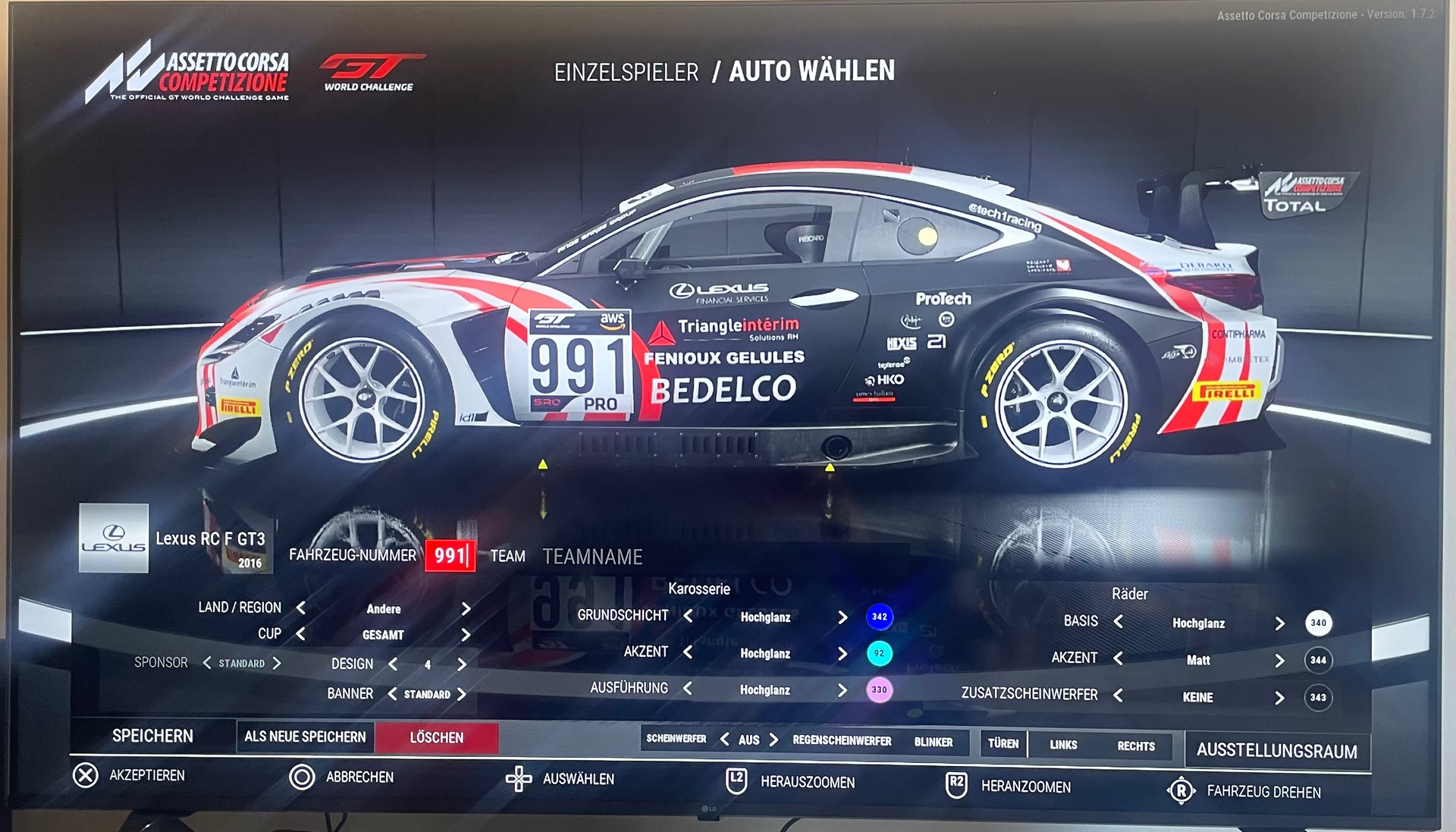Screen dimensions: 1456x832
Task: Open the right door with Rechts
Action: coord(1135,746)
